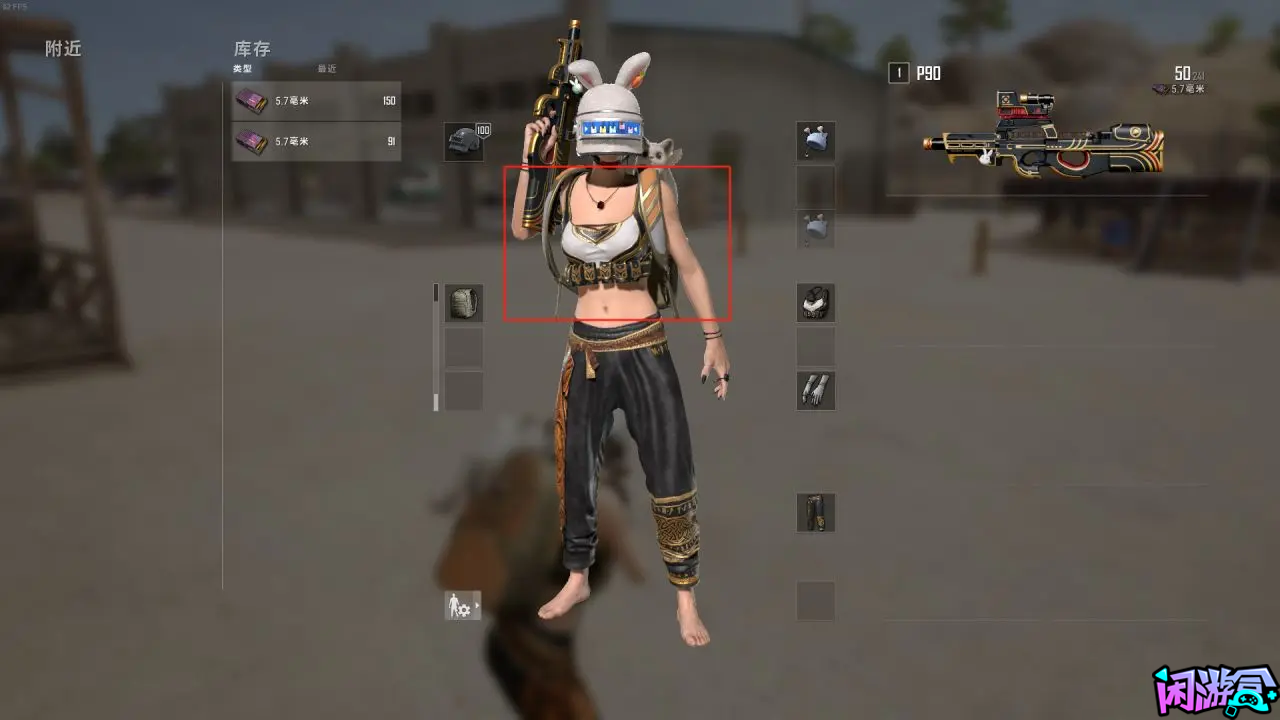Click the bunny-ear hat equipment slot
This screenshot has width=1280, height=720.
[815, 140]
